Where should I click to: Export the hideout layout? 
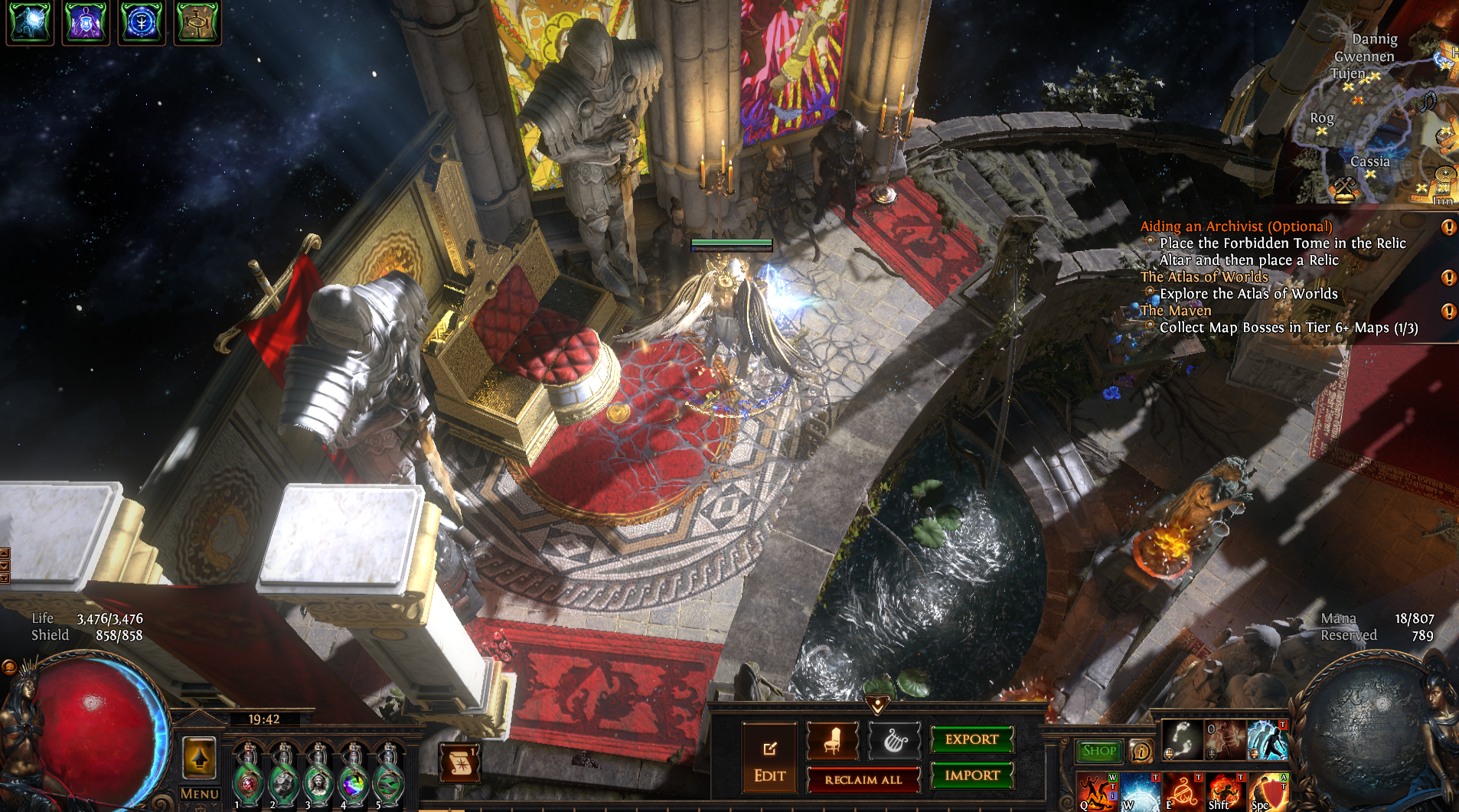tap(971, 739)
